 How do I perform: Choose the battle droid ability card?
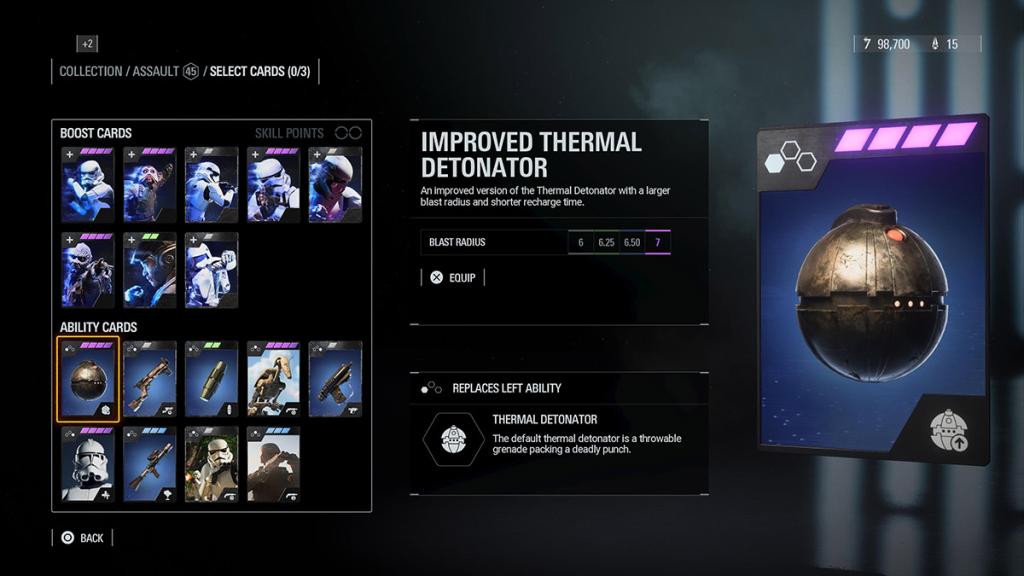pyautogui.click(x=273, y=379)
